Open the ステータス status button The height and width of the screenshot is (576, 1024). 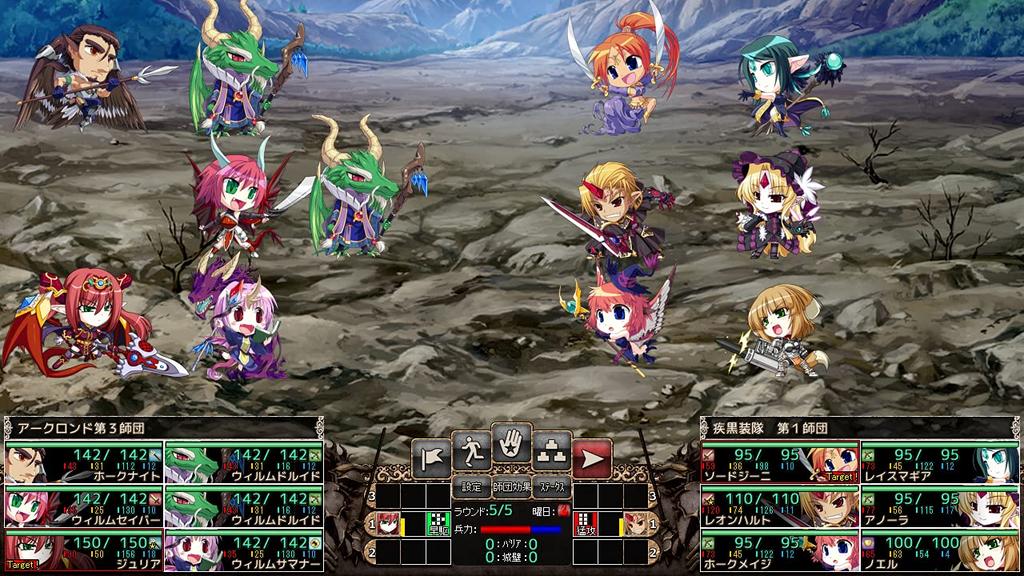(x=551, y=488)
